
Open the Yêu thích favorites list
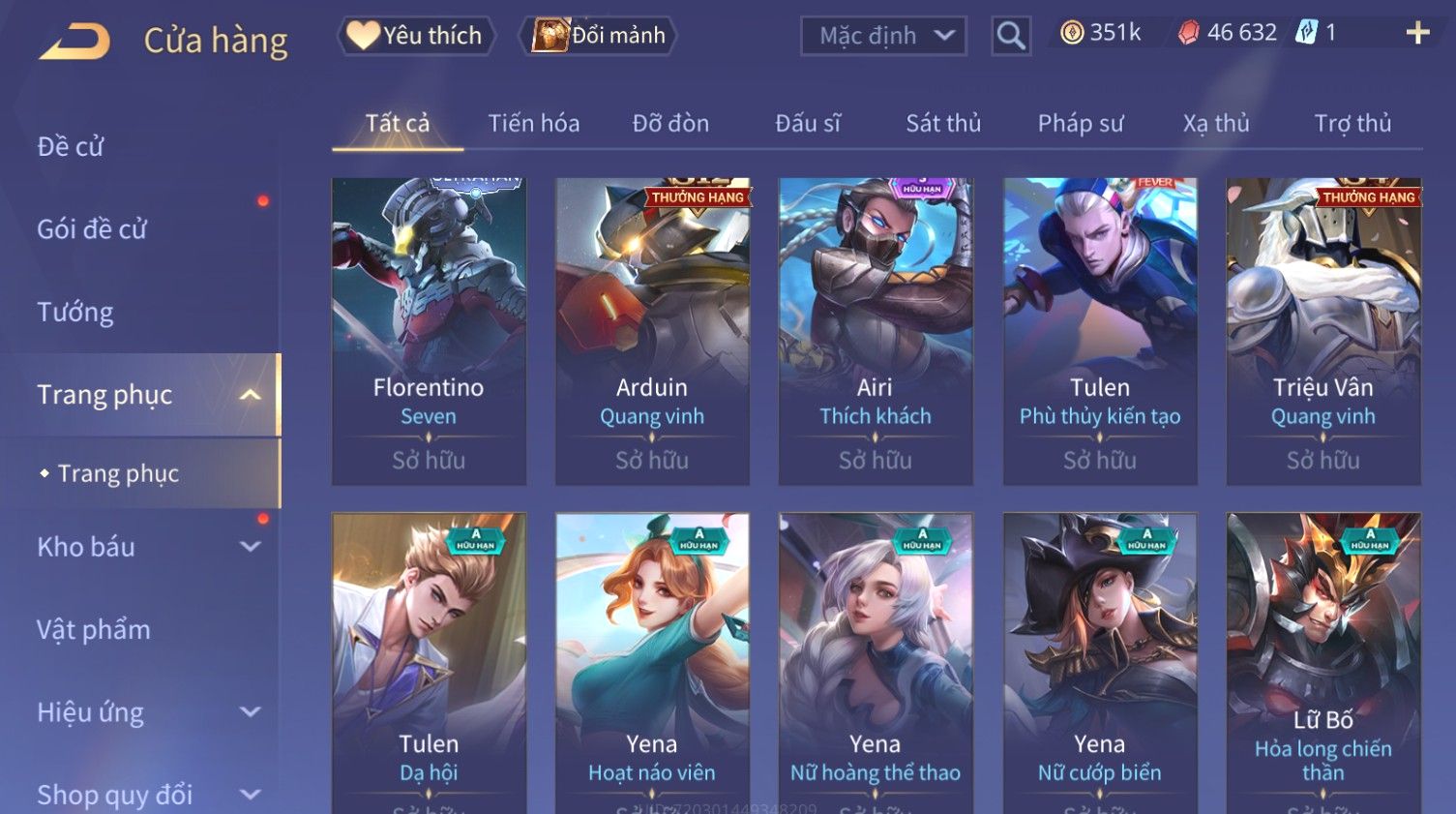click(416, 36)
